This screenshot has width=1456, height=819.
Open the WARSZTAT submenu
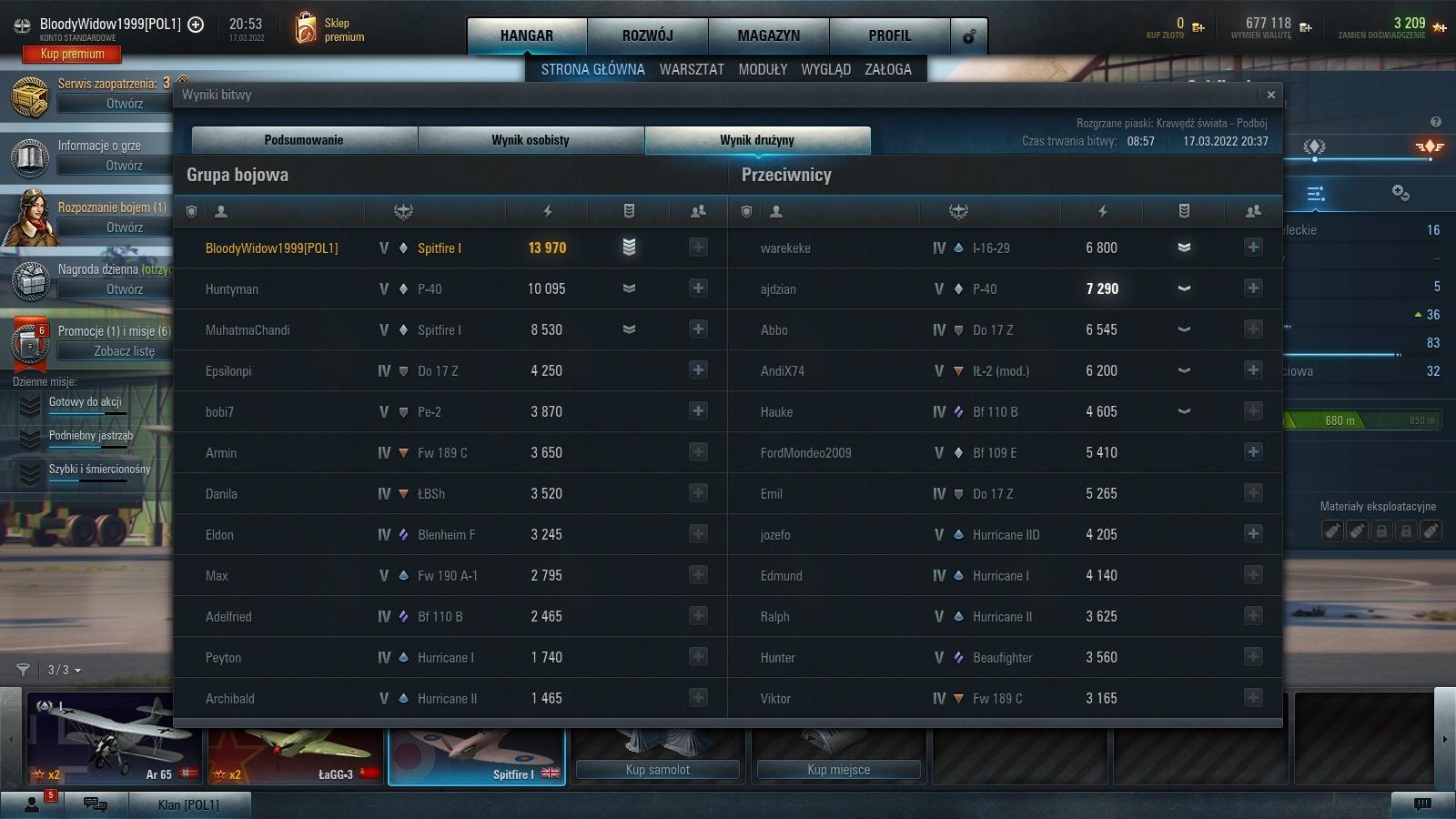(692, 69)
